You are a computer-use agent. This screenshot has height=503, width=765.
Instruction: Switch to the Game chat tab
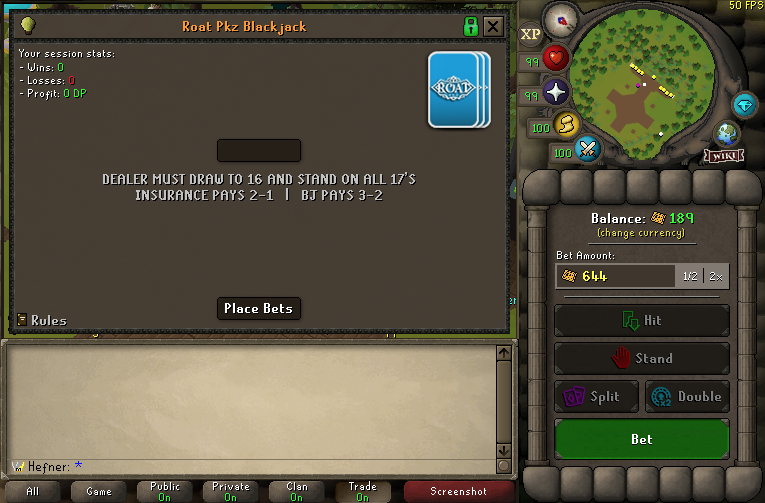pos(99,491)
